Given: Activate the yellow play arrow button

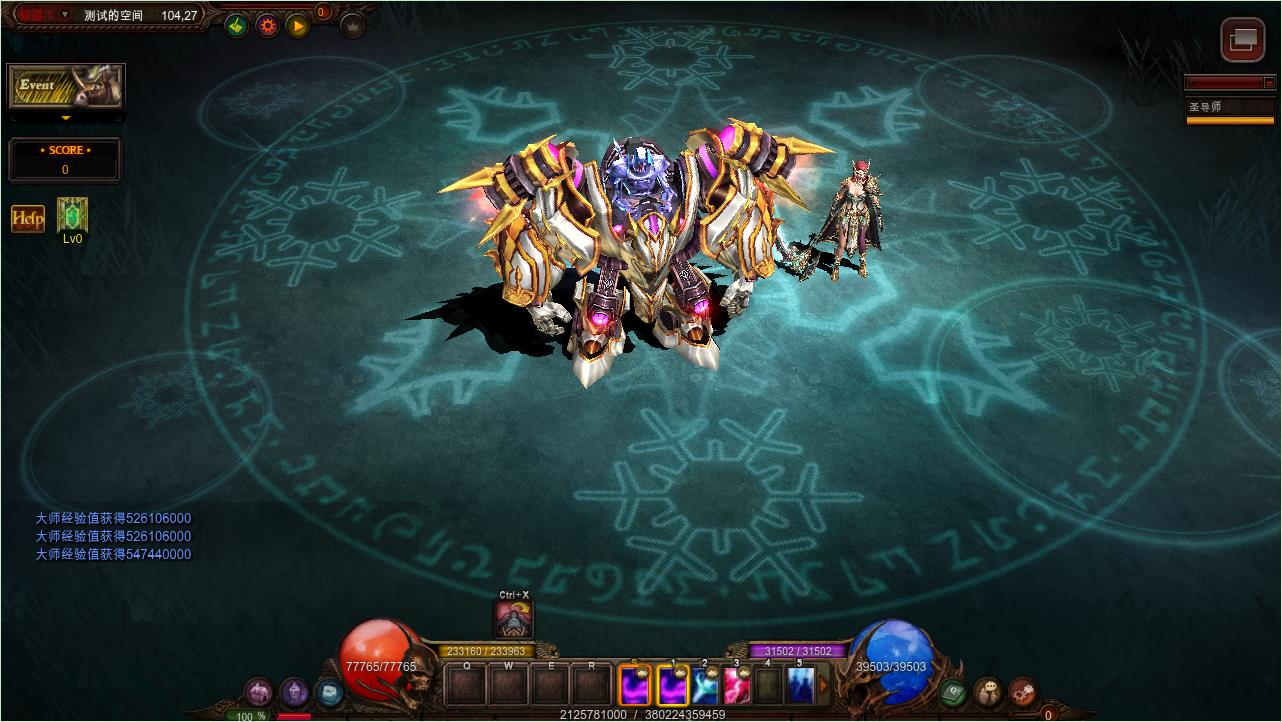Looking at the screenshot, I should 297,26.
